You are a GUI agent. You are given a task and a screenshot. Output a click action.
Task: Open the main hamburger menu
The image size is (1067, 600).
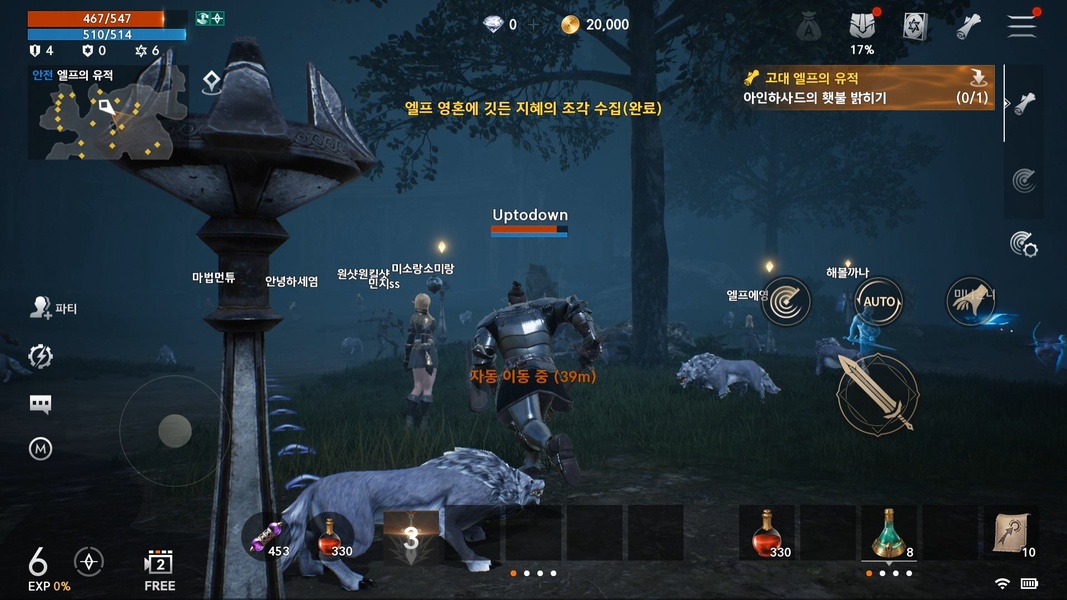[x=1022, y=26]
